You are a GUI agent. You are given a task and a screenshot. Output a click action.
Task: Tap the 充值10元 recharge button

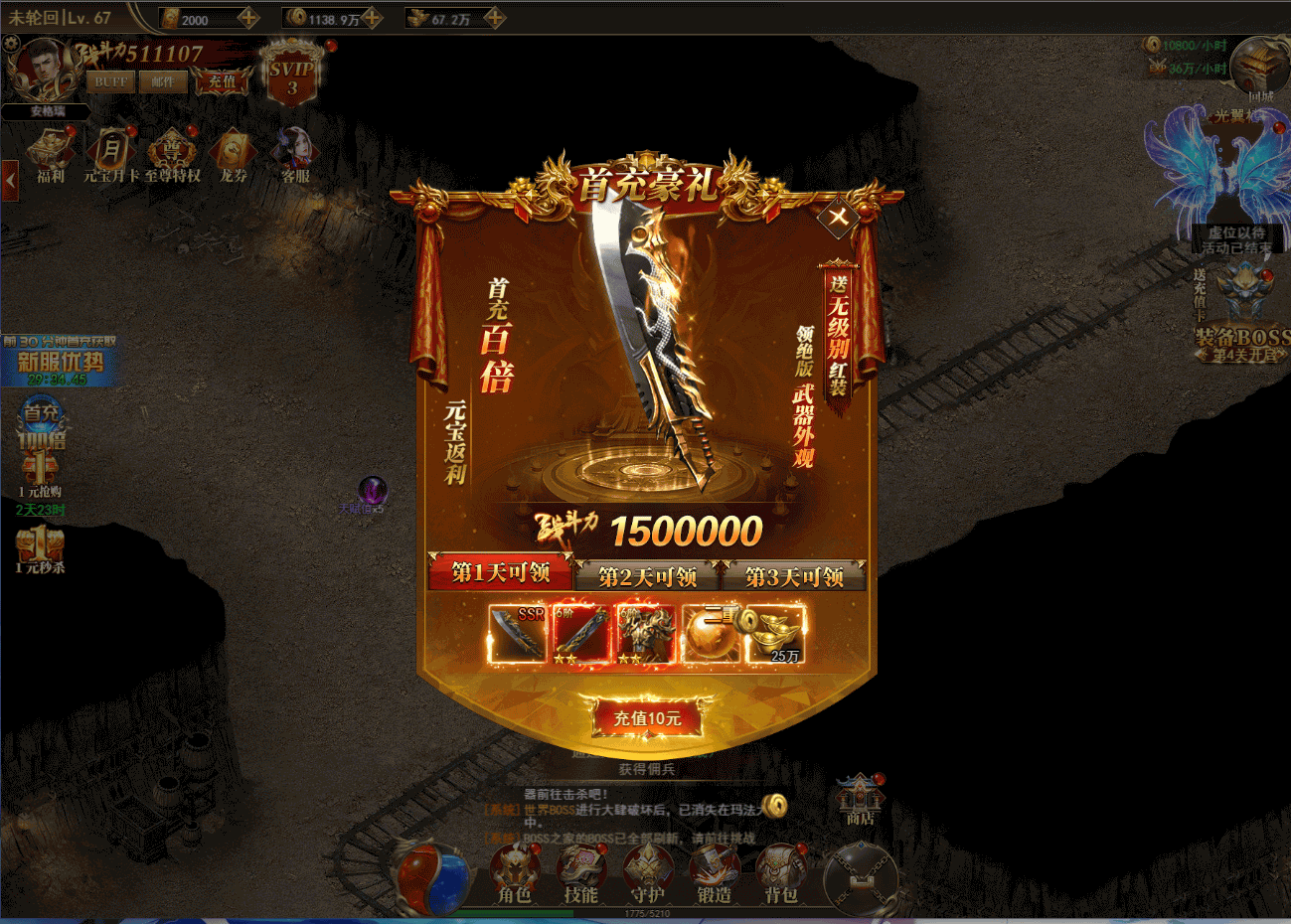pos(647,718)
